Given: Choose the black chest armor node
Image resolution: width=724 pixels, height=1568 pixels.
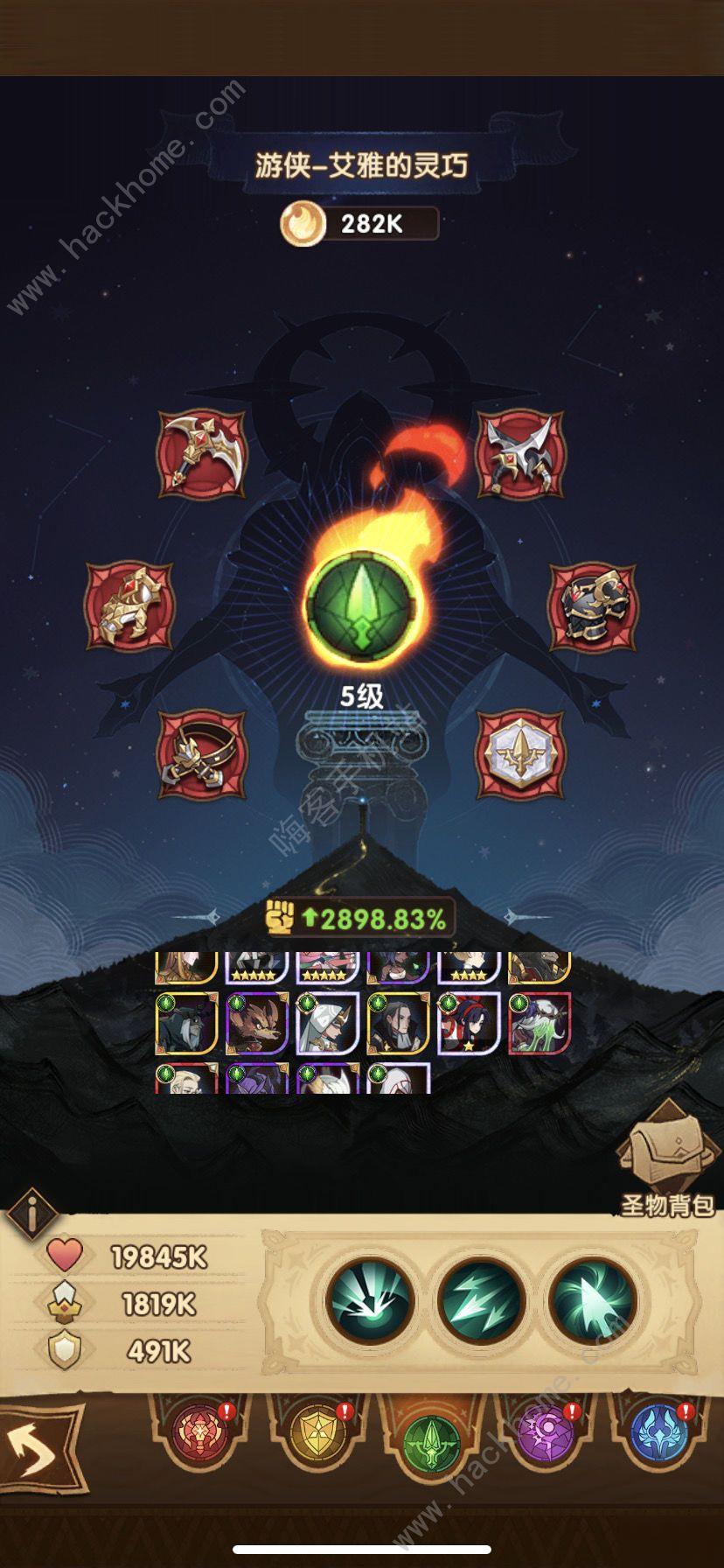Looking at the screenshot, I should (x=593, y=605).
